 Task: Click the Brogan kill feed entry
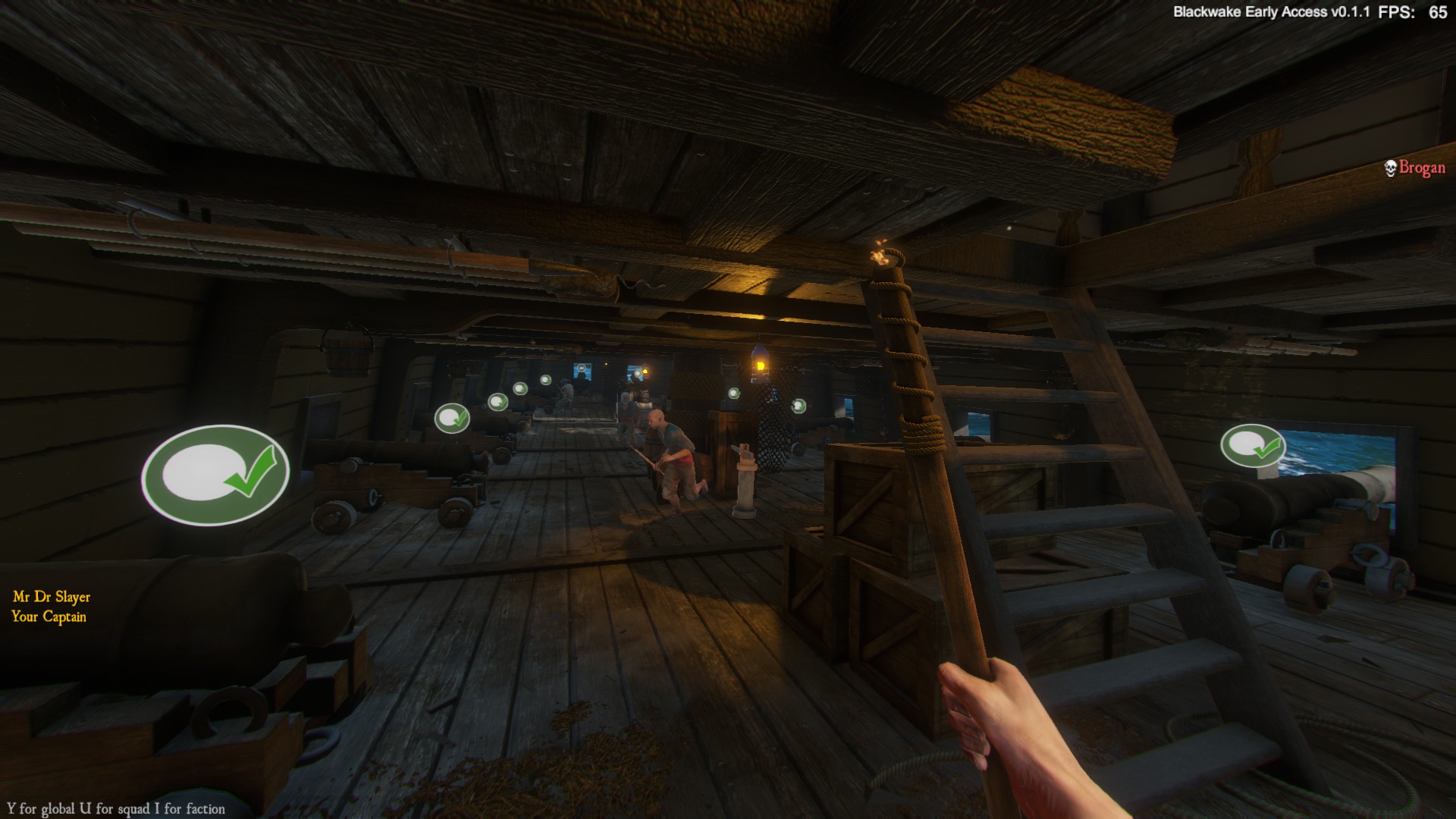[1414, 168]
